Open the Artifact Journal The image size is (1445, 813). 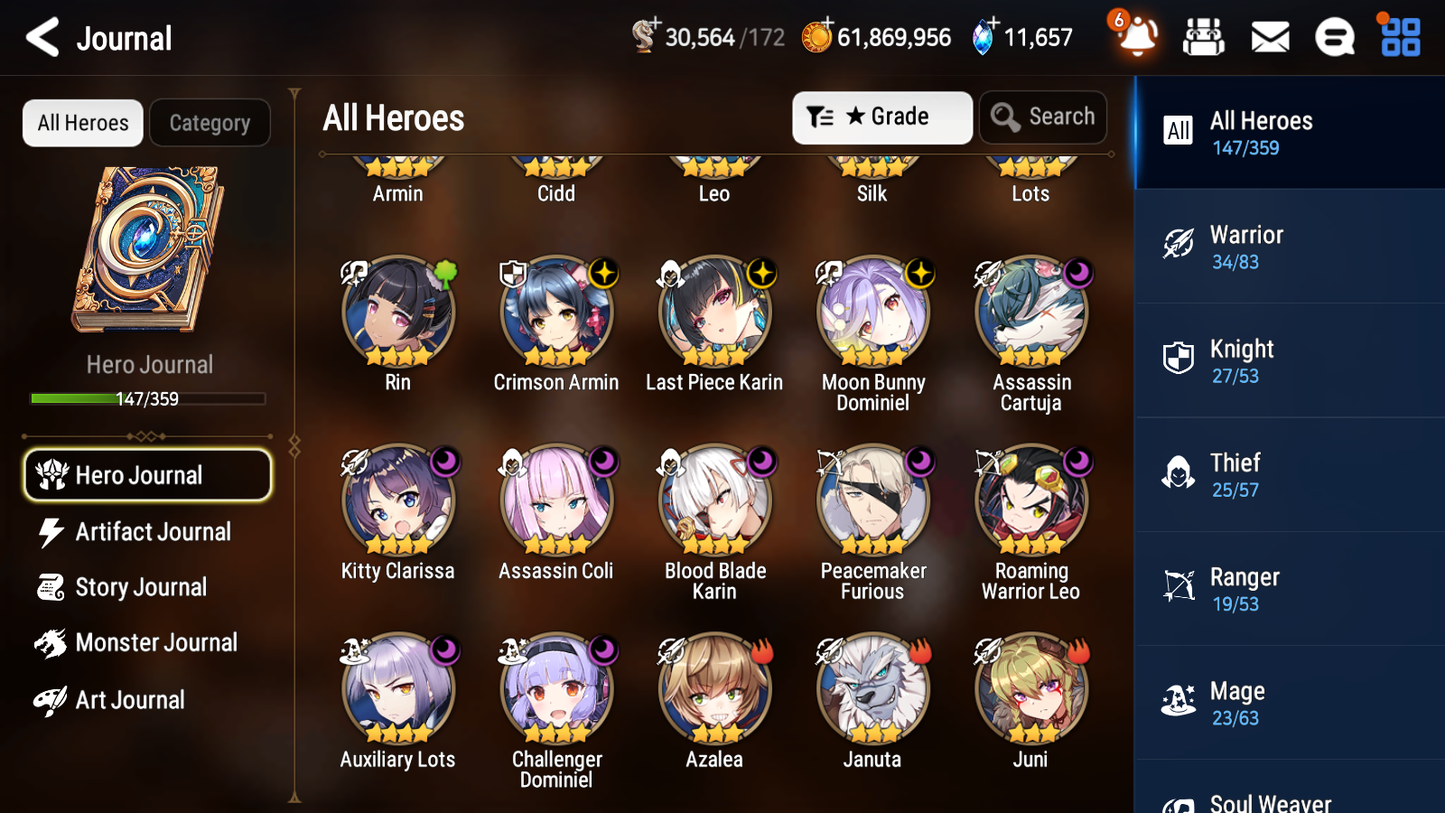(152, 532)
